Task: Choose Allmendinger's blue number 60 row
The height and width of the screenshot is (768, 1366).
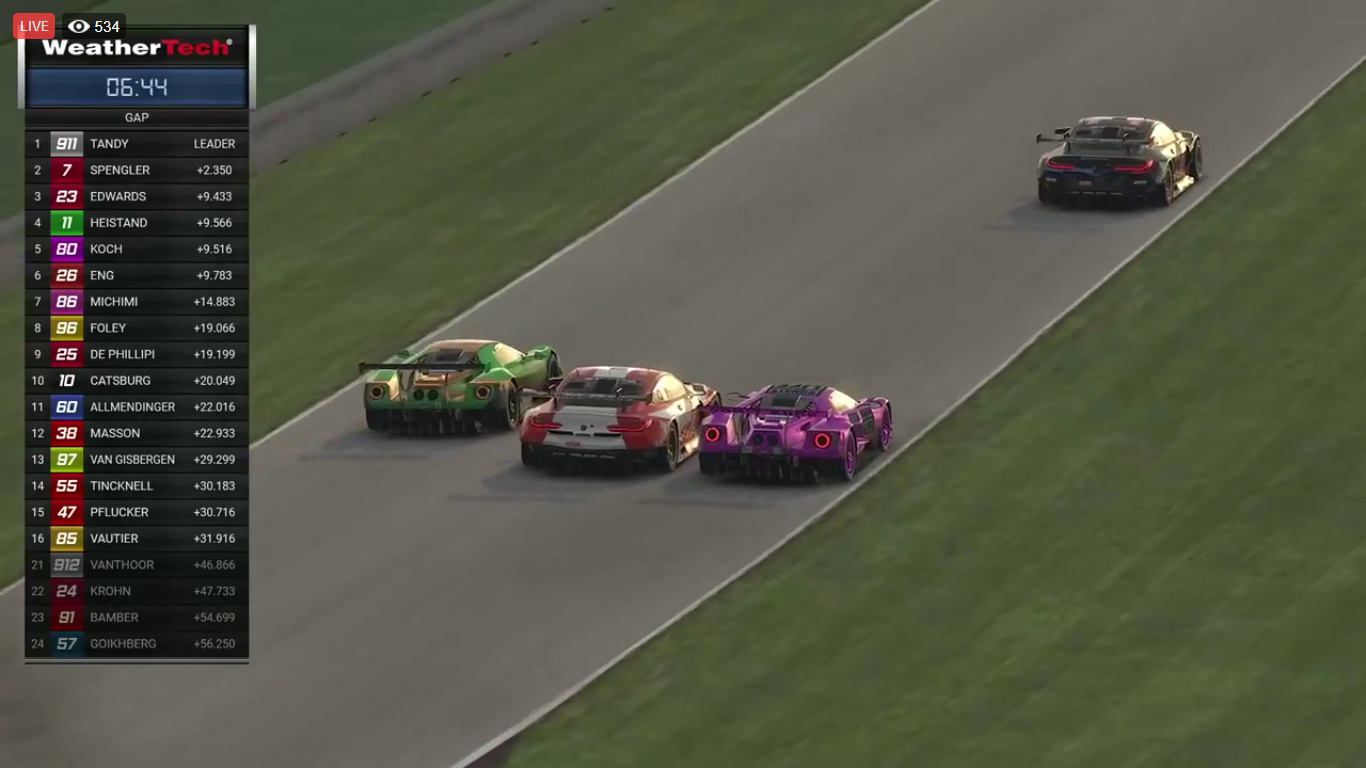Action: (137, 407)
